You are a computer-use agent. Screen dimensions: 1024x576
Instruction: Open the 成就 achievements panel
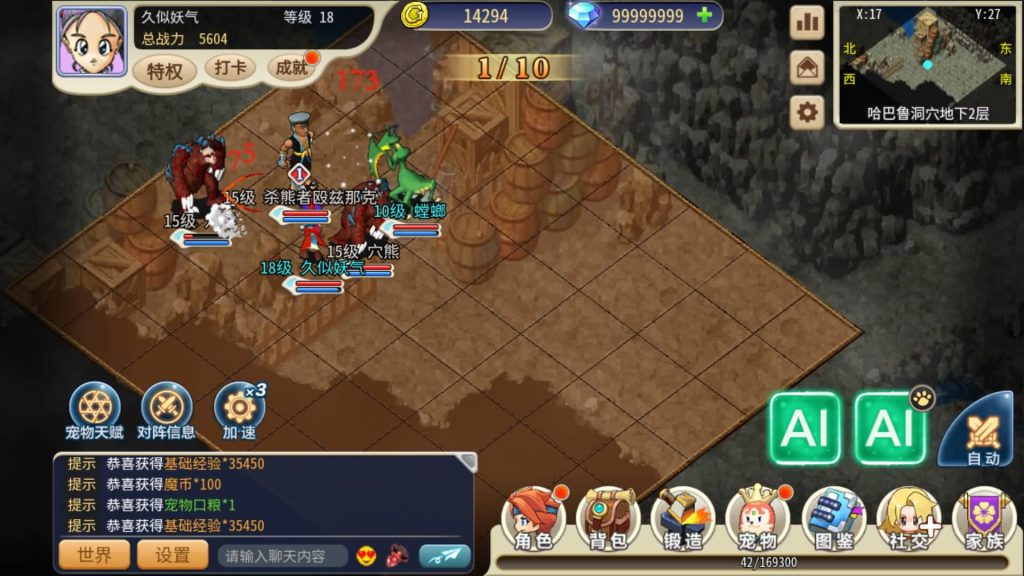[x=293, y=68]
